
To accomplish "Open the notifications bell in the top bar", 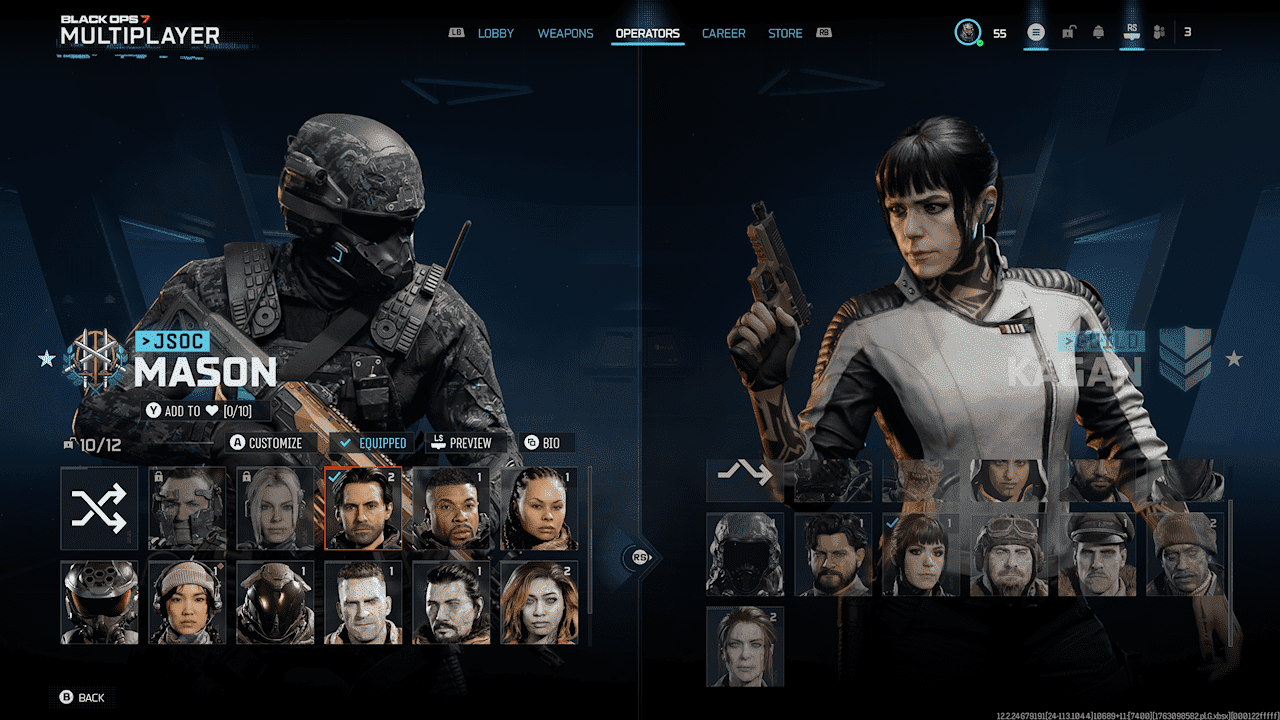I will pos(1099,32).
